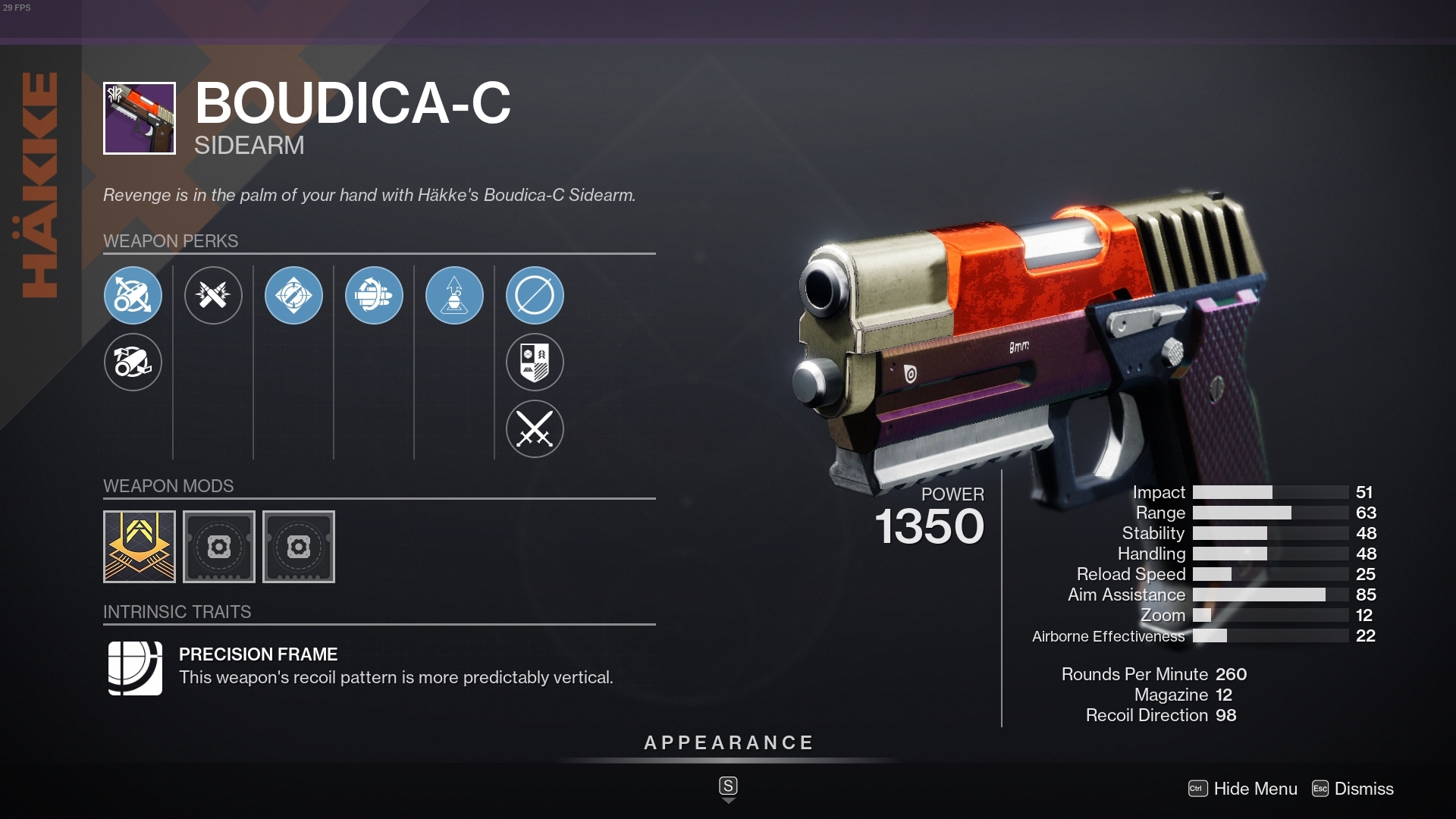The image size is (1456, 819).
Task: Select the equipped barrel perk icon
Action: pyautogui.click(x=133, y=296)
